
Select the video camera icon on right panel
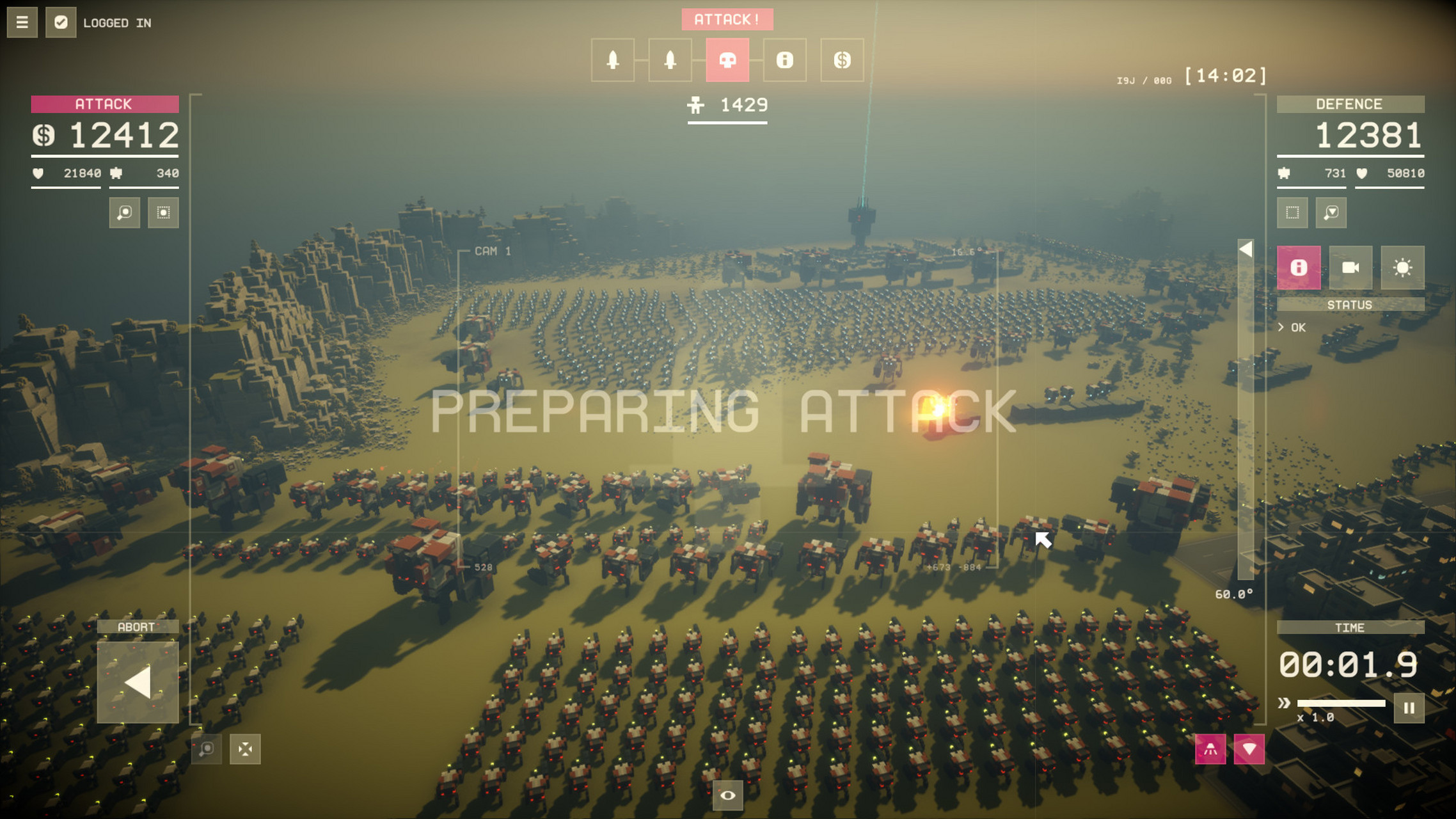(x=1350, y=268)
